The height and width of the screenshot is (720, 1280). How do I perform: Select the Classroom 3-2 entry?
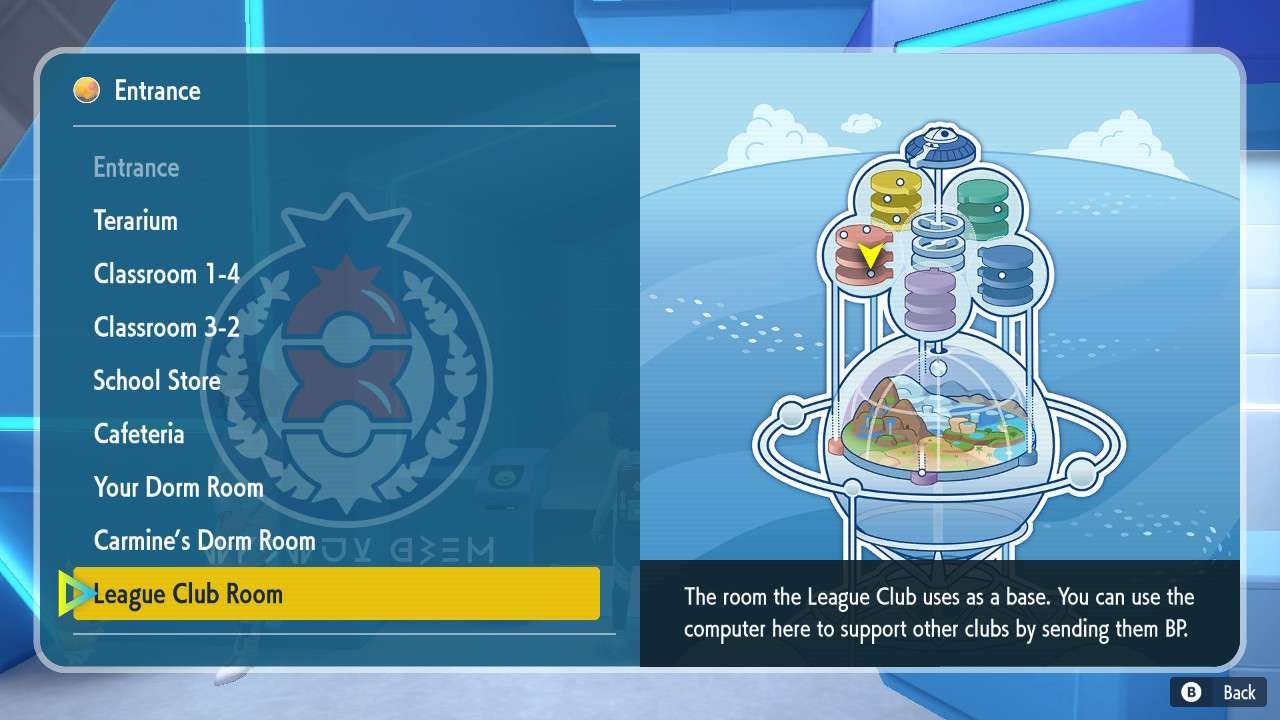166,327
